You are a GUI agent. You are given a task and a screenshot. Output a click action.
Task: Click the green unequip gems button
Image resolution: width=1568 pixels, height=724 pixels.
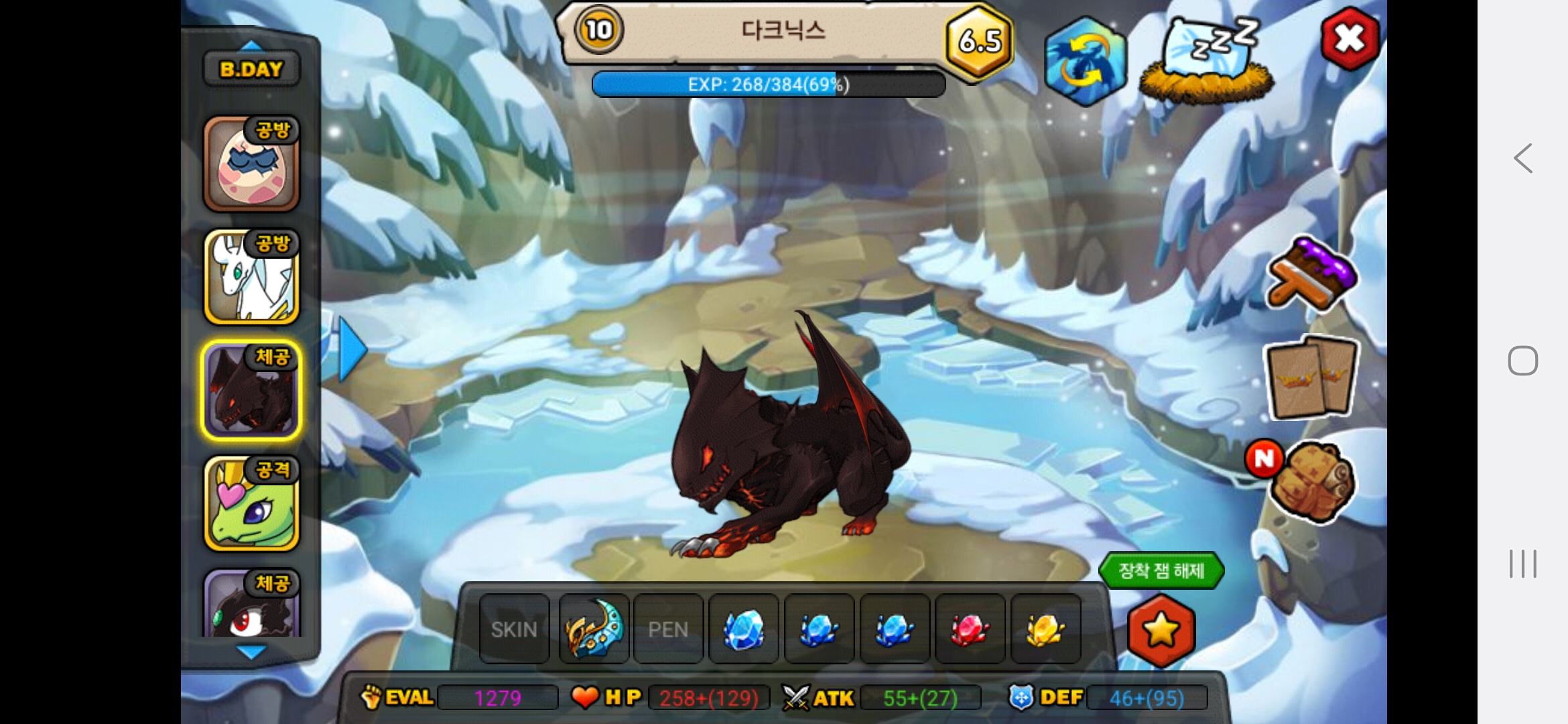(x=1161, y=570)
